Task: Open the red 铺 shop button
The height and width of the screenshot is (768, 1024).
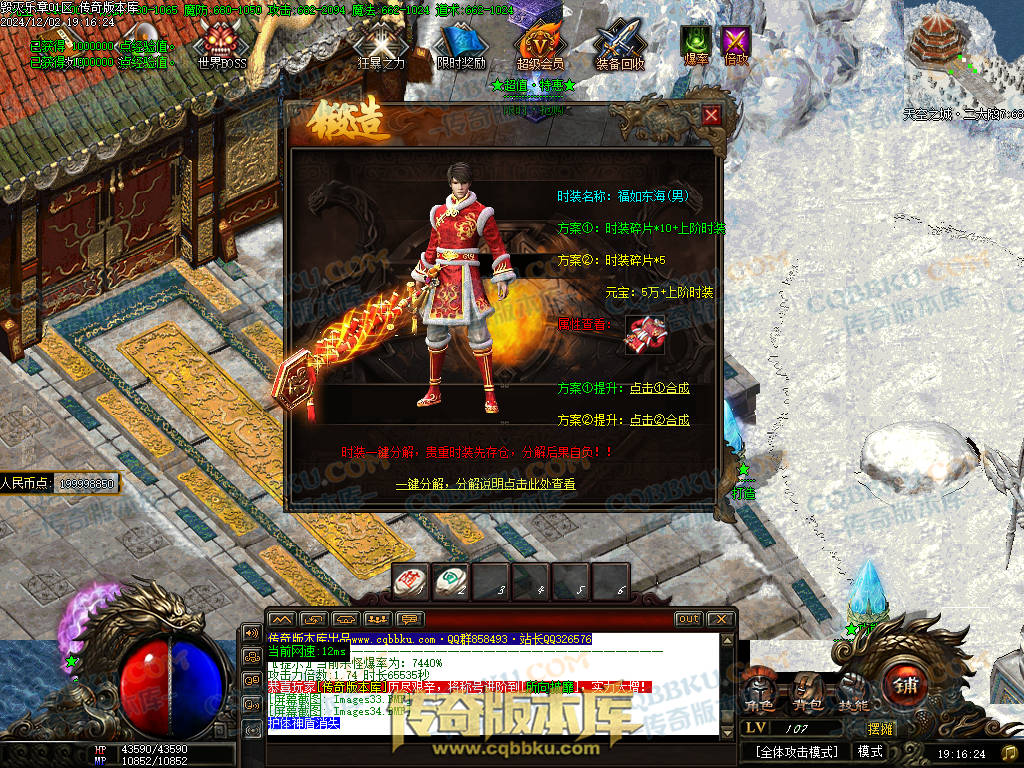Action: 905,689
